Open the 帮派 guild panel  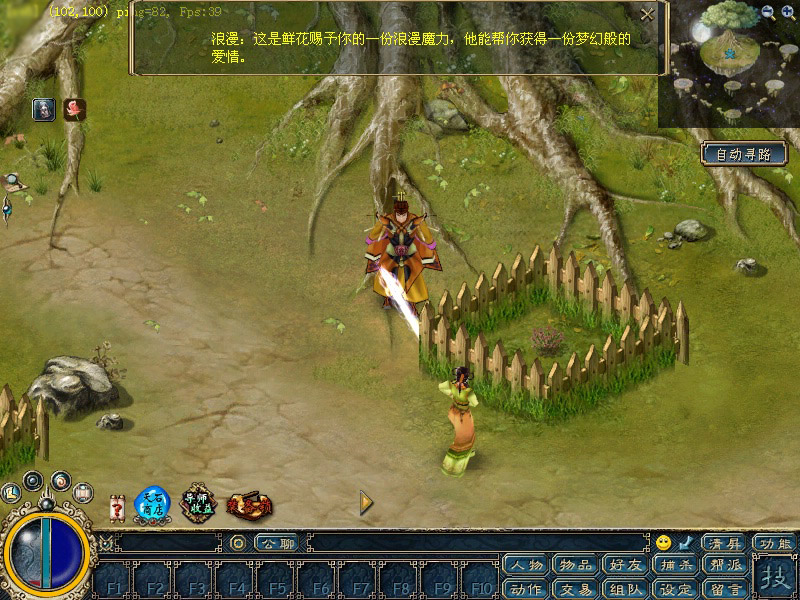[726, 566]
